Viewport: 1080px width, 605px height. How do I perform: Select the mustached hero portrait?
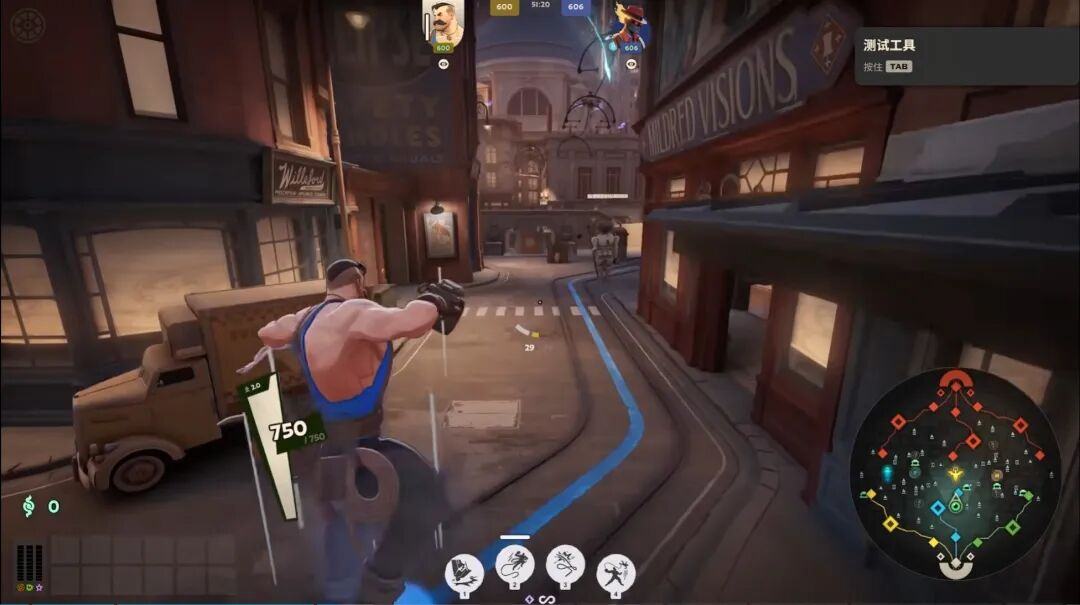[x=443, y=22]
